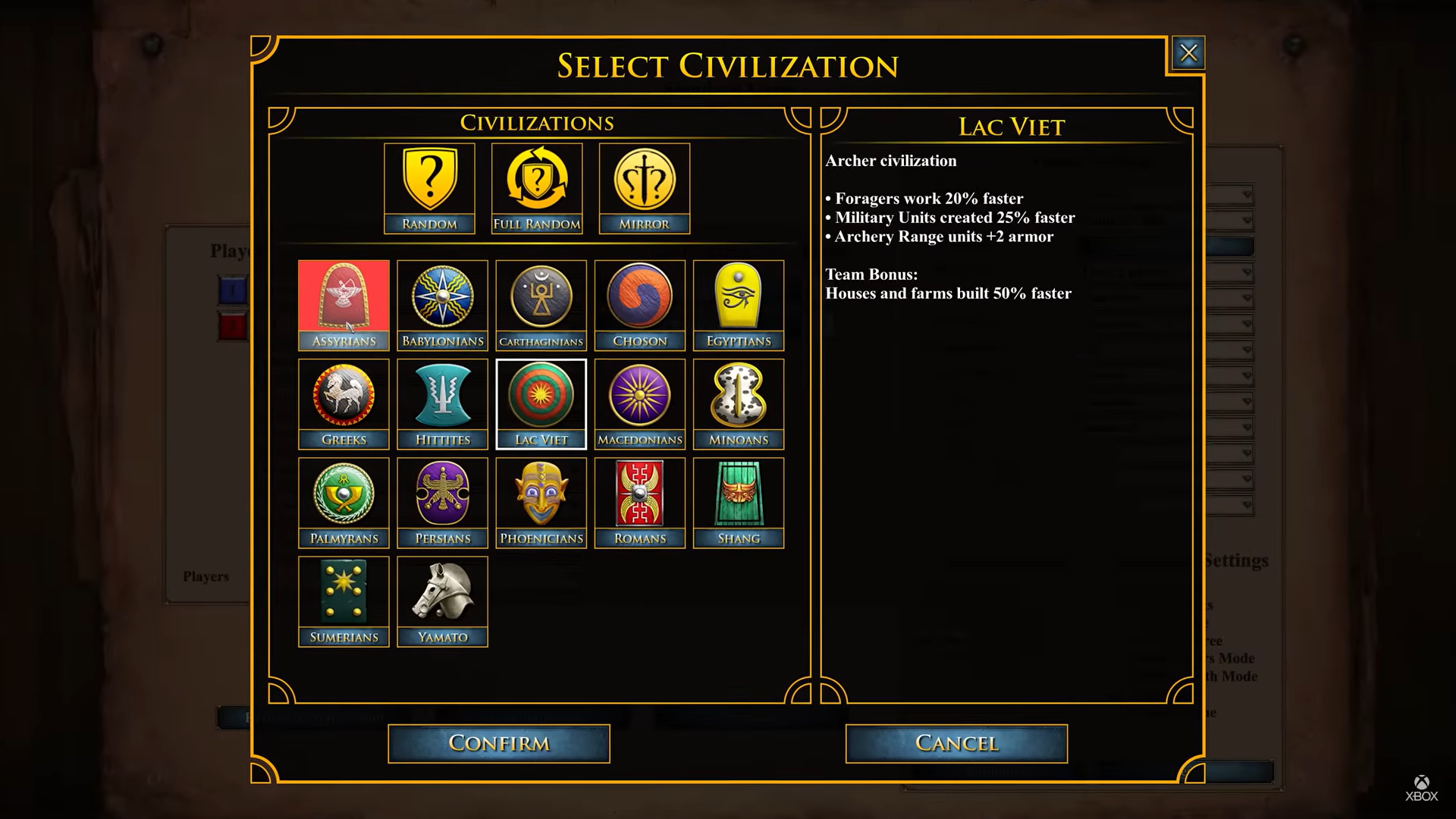
Task: Choose the Babylonians shield
Action: tap(442, 305)
